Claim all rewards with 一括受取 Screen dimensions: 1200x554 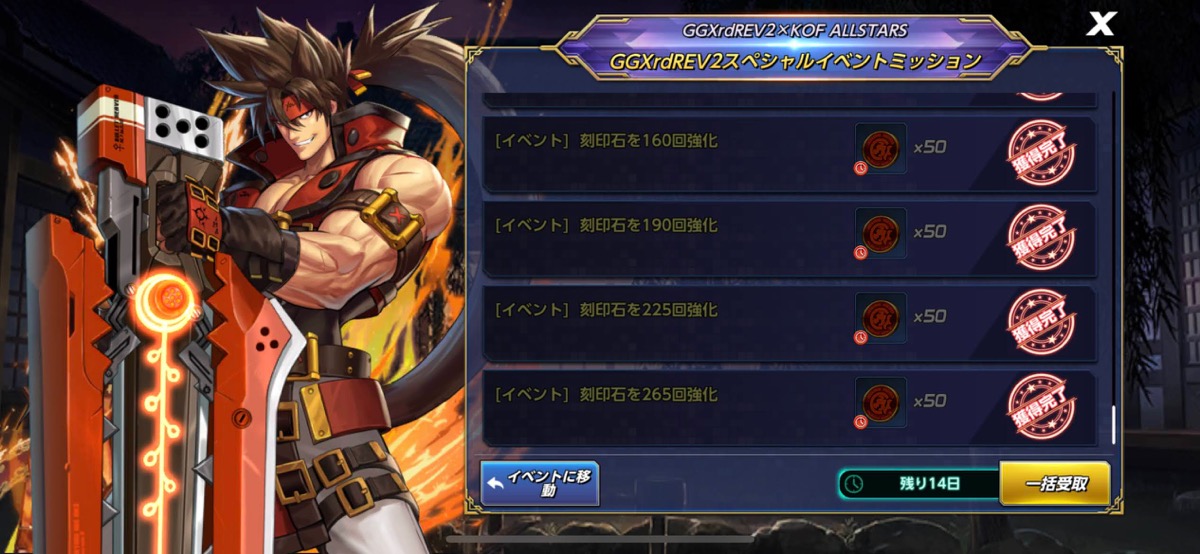click(x=1054, y=484)
